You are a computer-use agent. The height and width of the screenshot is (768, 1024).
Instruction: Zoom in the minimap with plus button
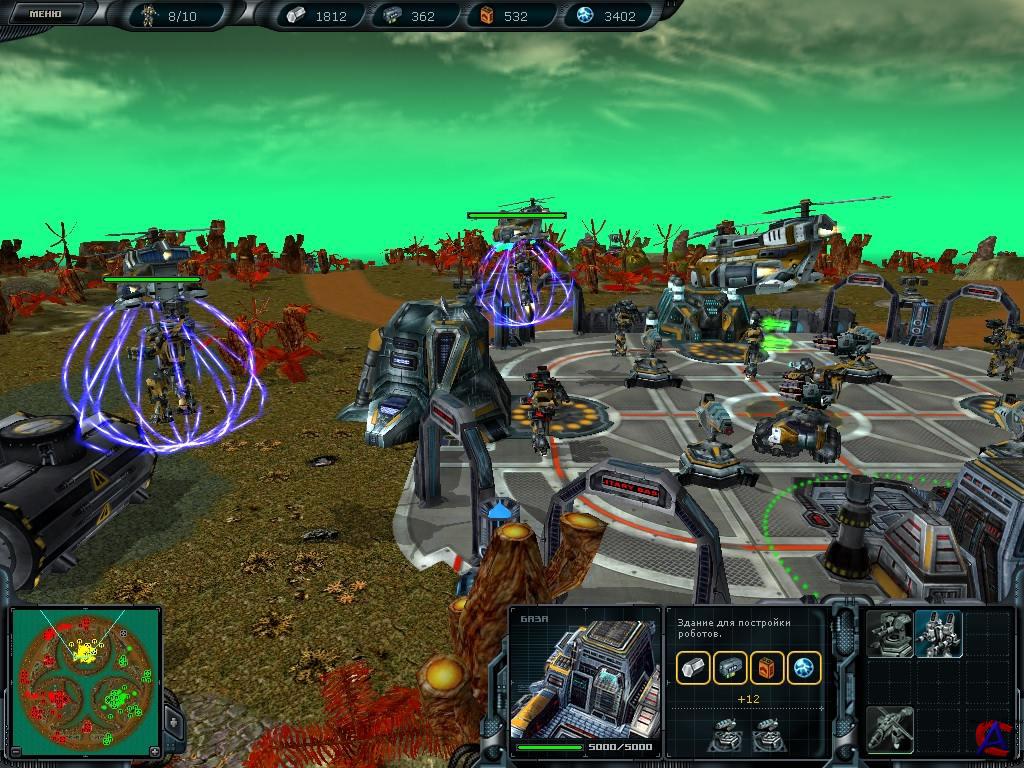pyautogui.click(x=153, y=751)
